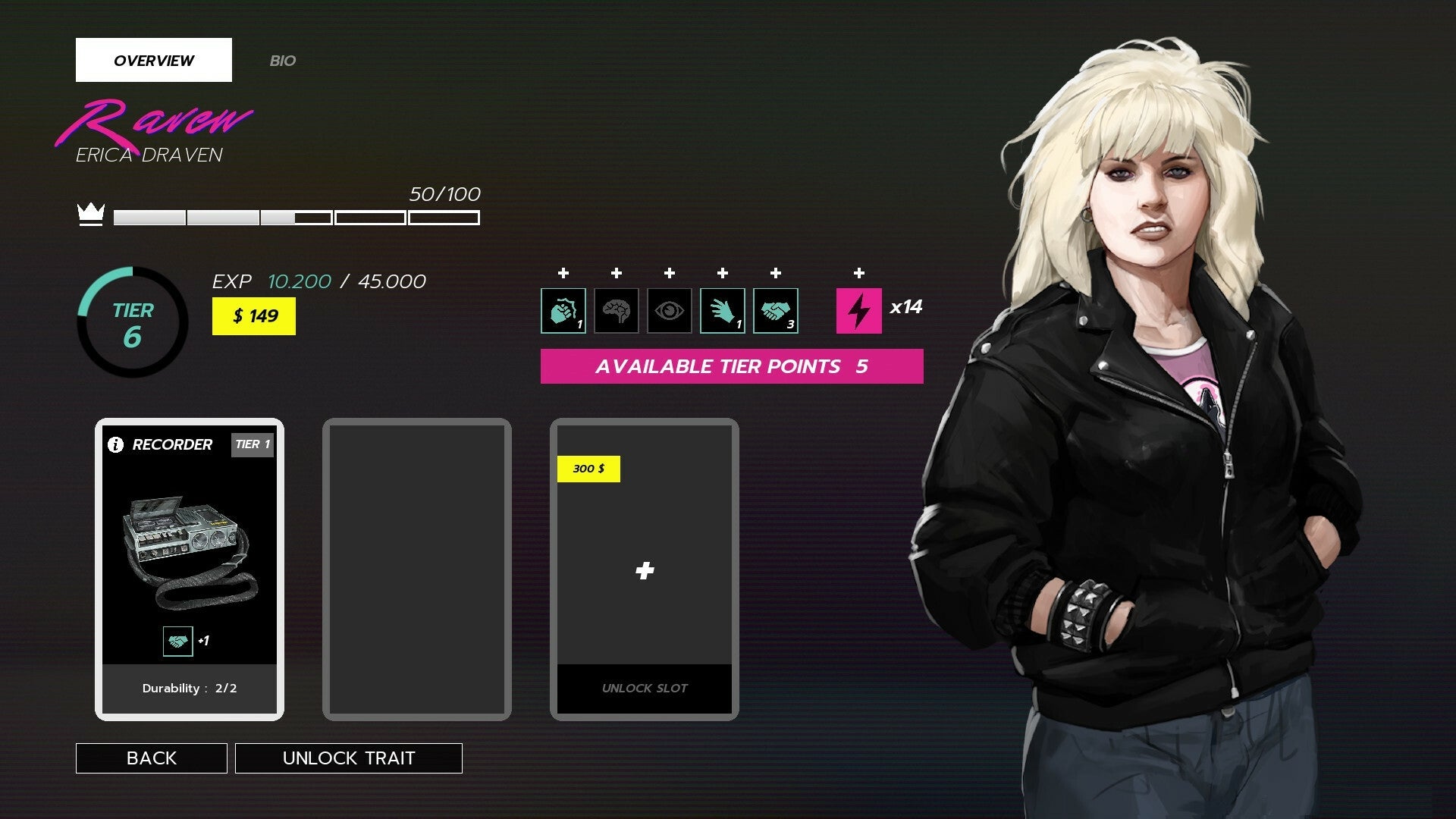Click the hand dexterity stat icon
Image resolution: width=1456 pixels, height=819 pixels.
[722, 310]
